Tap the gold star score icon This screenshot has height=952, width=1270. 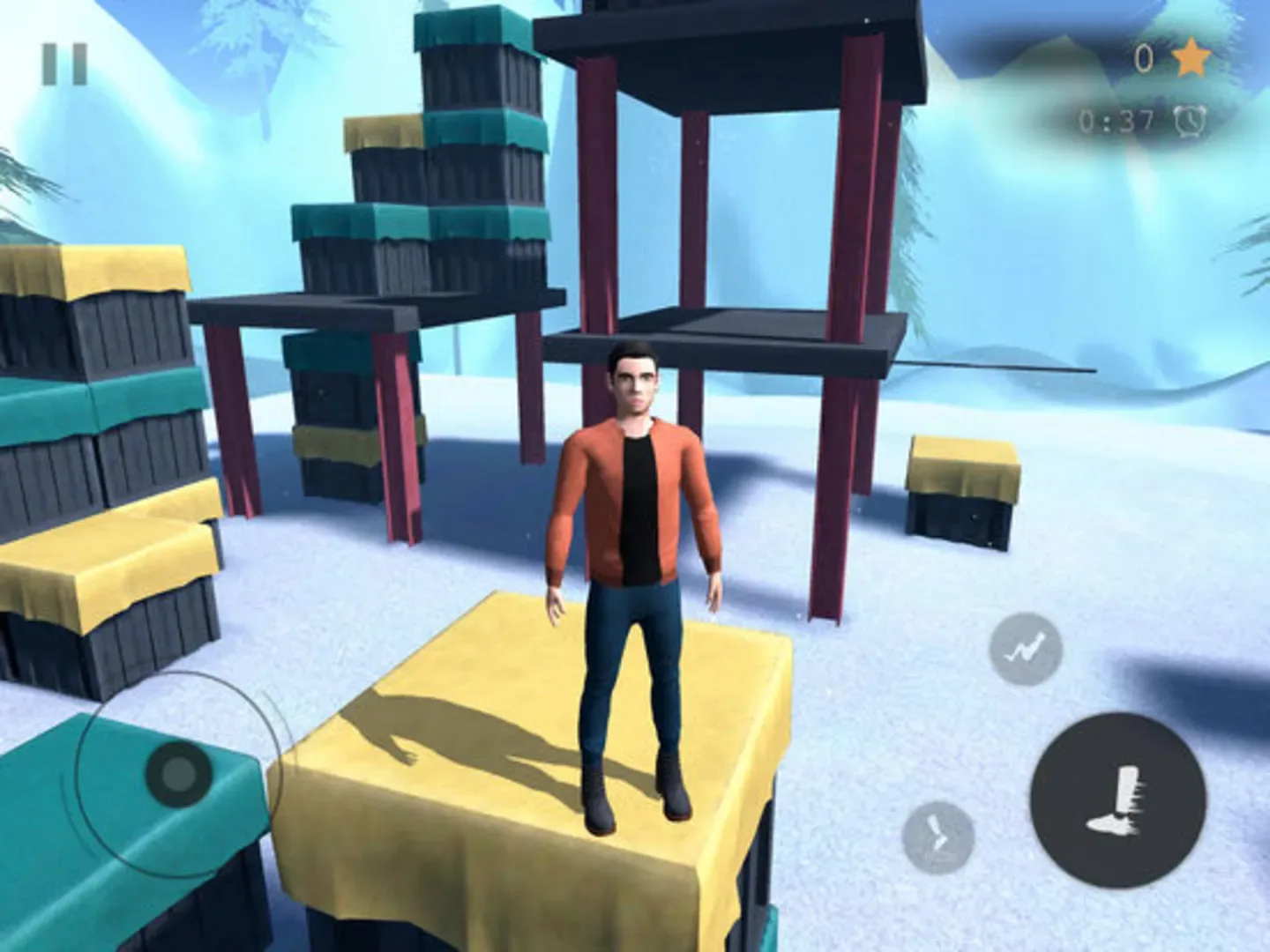tap(1190, 58)
